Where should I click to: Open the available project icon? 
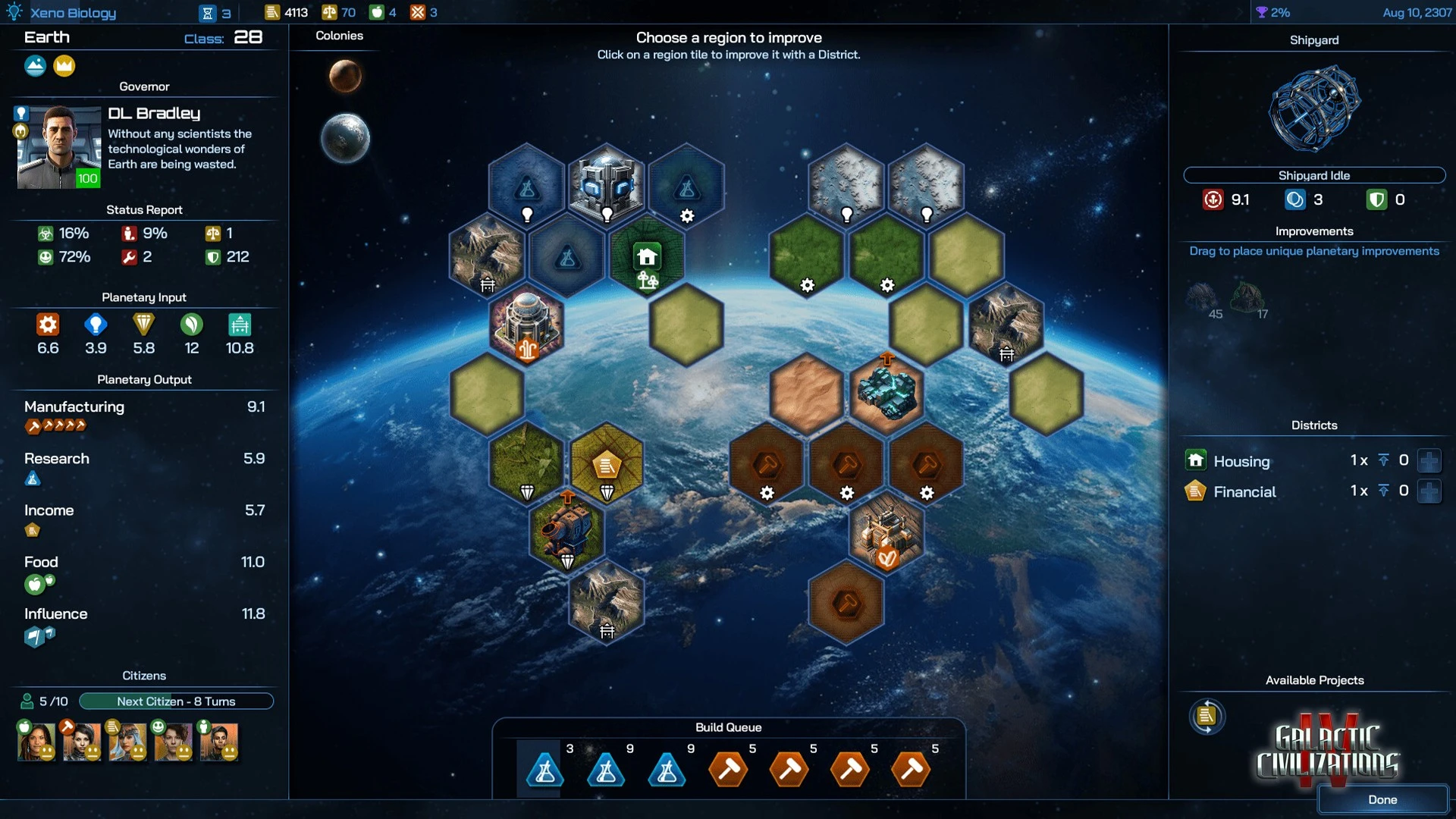1207,716
